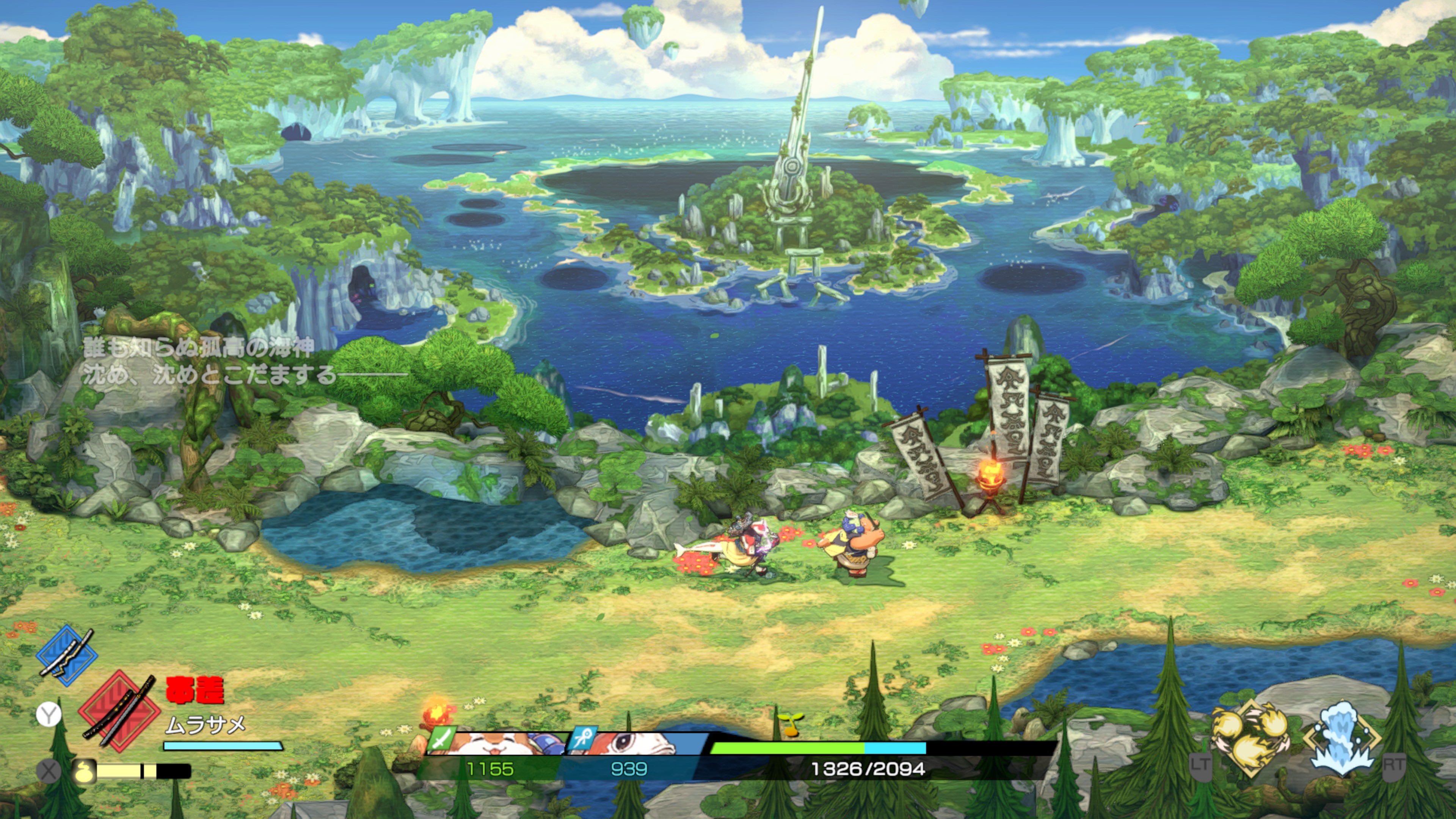Click the red Murasame katana weapon icon

click(x=119, y=711)
